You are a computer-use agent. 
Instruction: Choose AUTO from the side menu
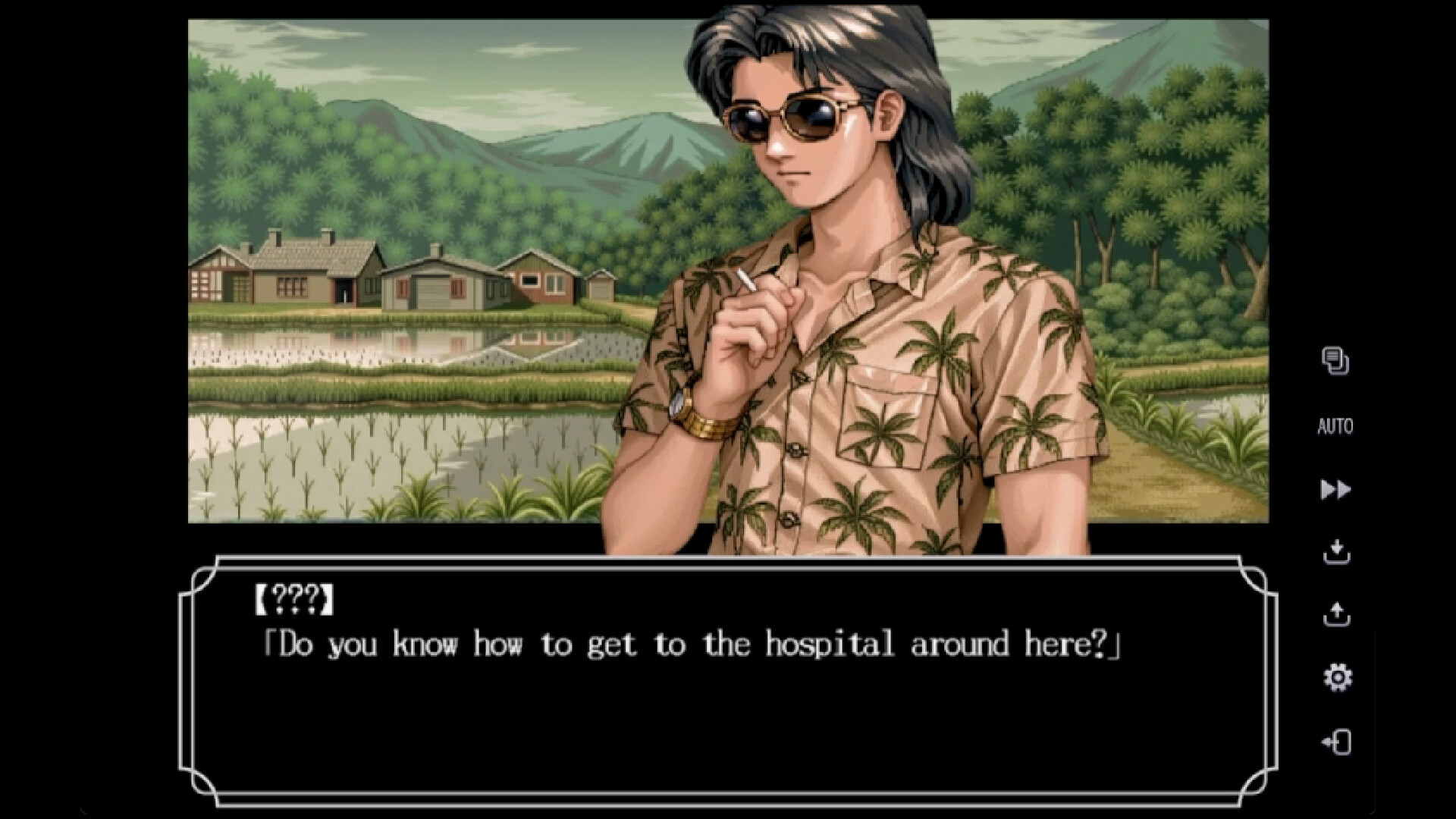pos(1335,425)
